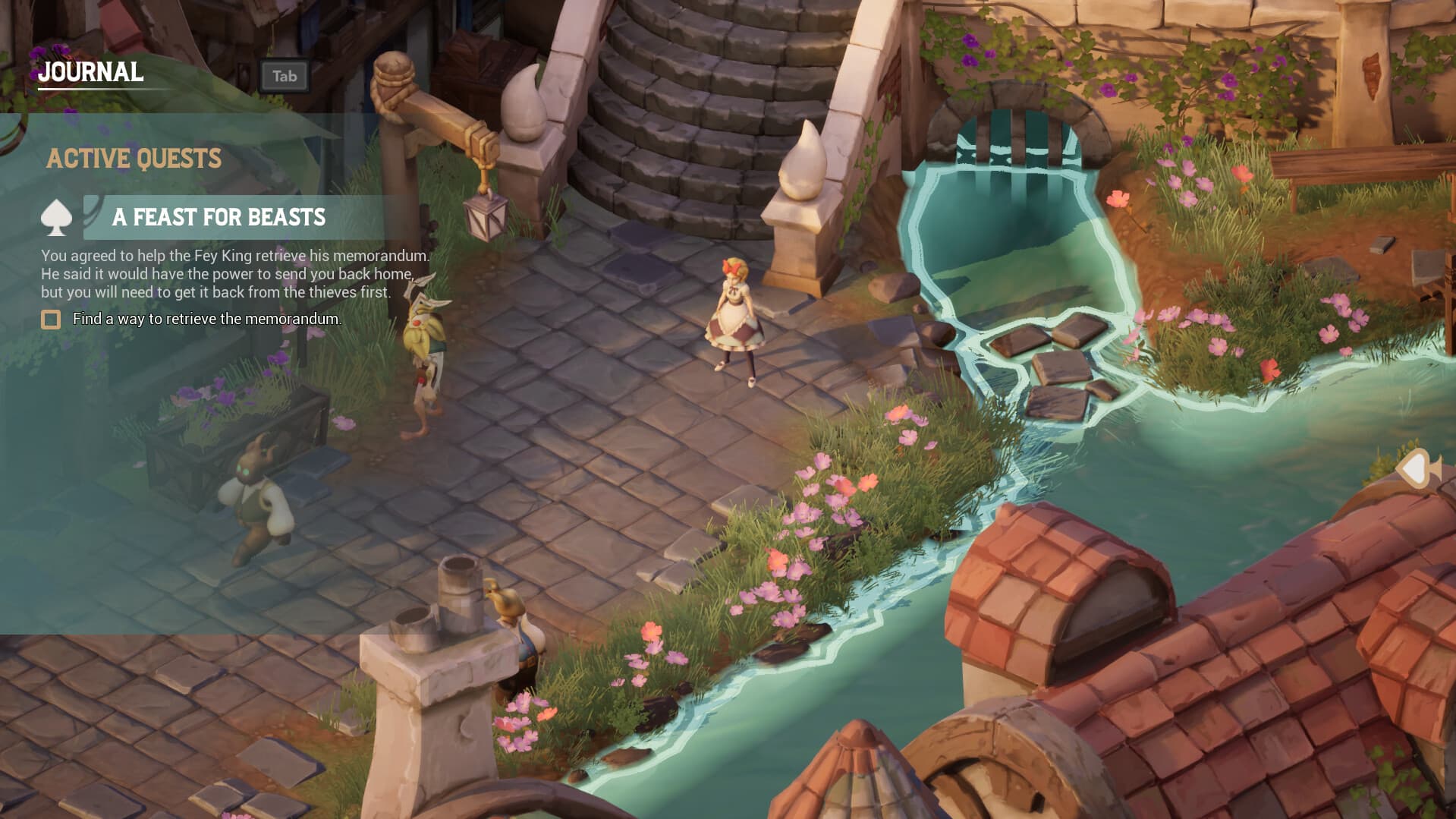
Task: Open the quest details under 'A Feast for Beasts'
Action: (219, 218)
